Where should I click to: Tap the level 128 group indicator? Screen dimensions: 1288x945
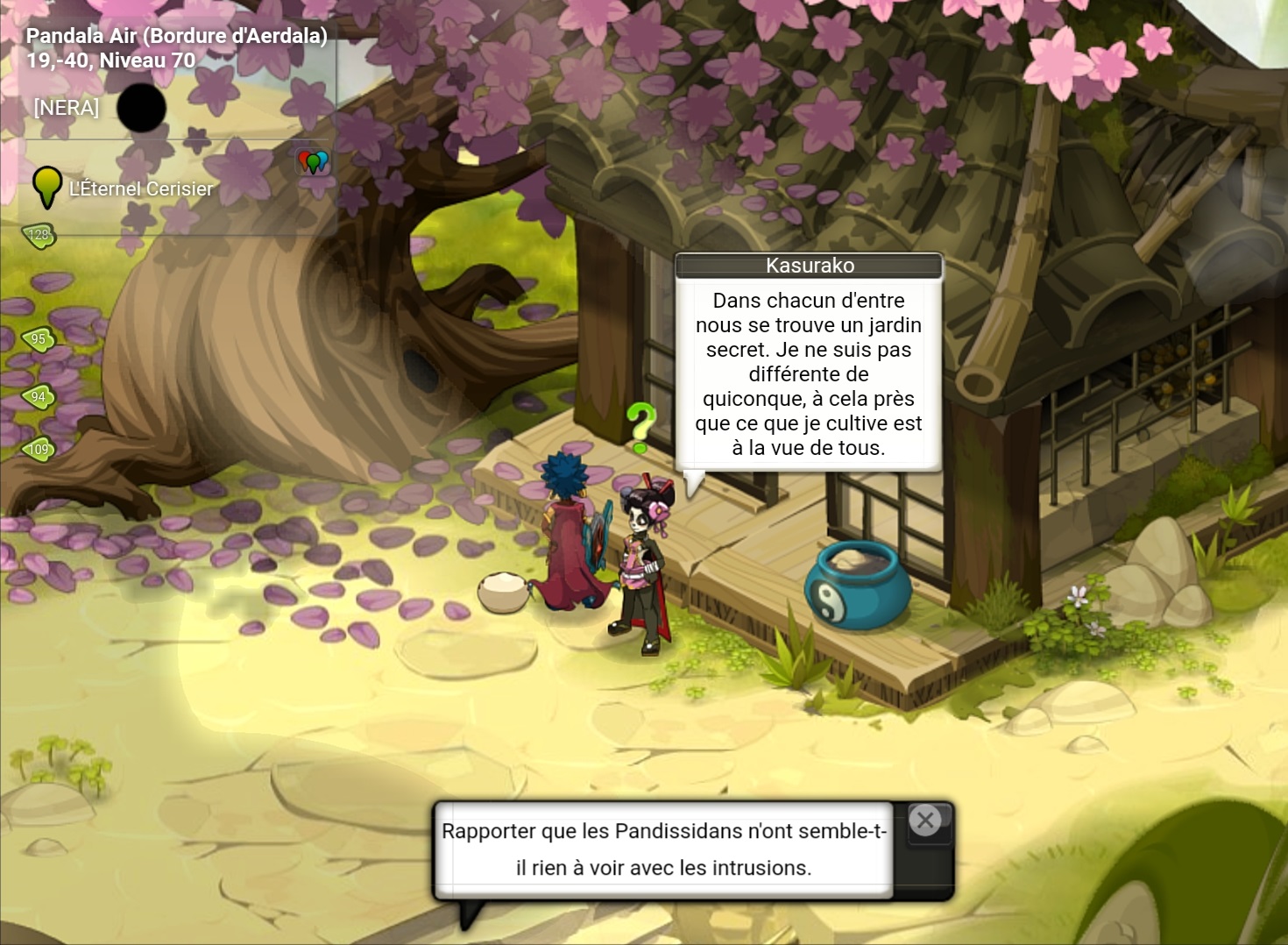(39, 235)
